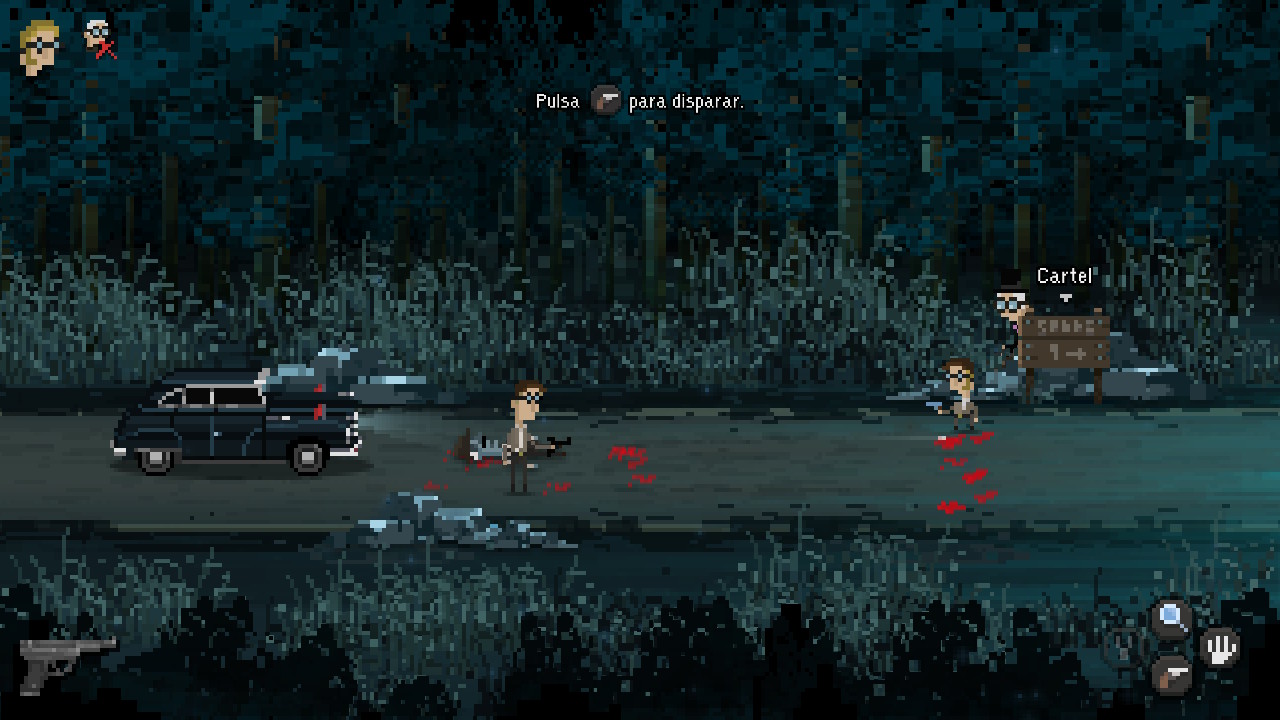Image resolution: width=1280 pixels, height=720 pixels.
Task: Use the white hand interact action
Action: click(1220, 647)
